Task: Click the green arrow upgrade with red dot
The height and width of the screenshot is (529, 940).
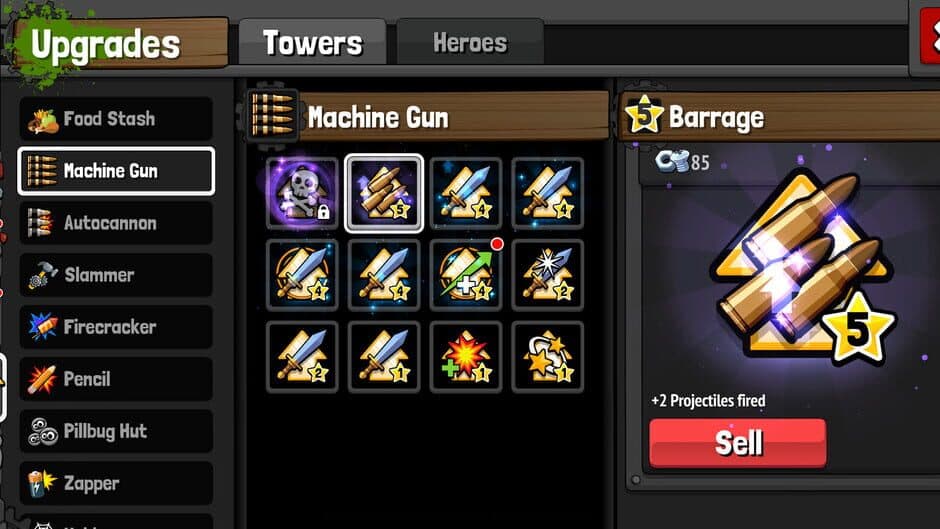Action: pyautogui.click(x=466, y=275)
